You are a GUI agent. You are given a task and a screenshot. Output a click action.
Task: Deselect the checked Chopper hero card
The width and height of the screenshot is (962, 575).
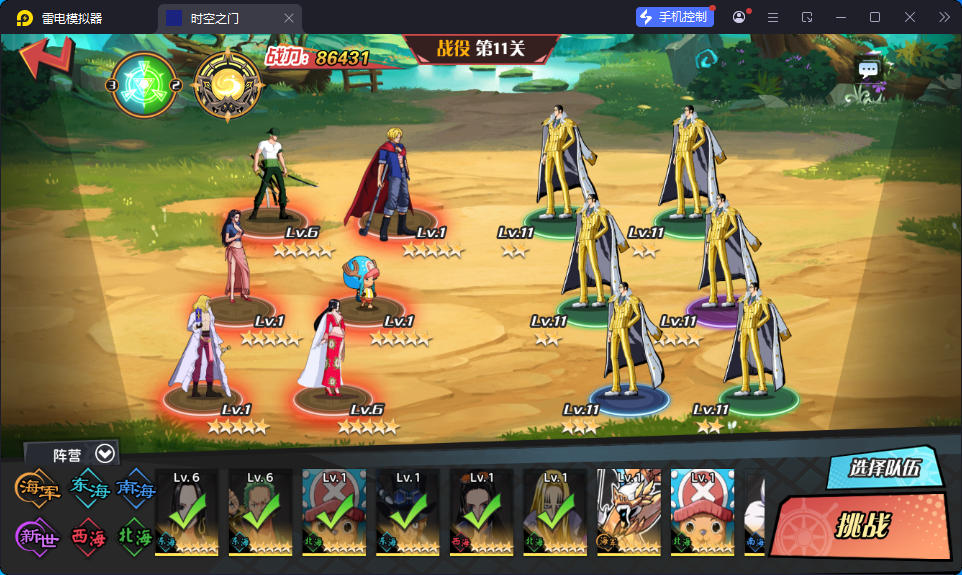(334, 512)
